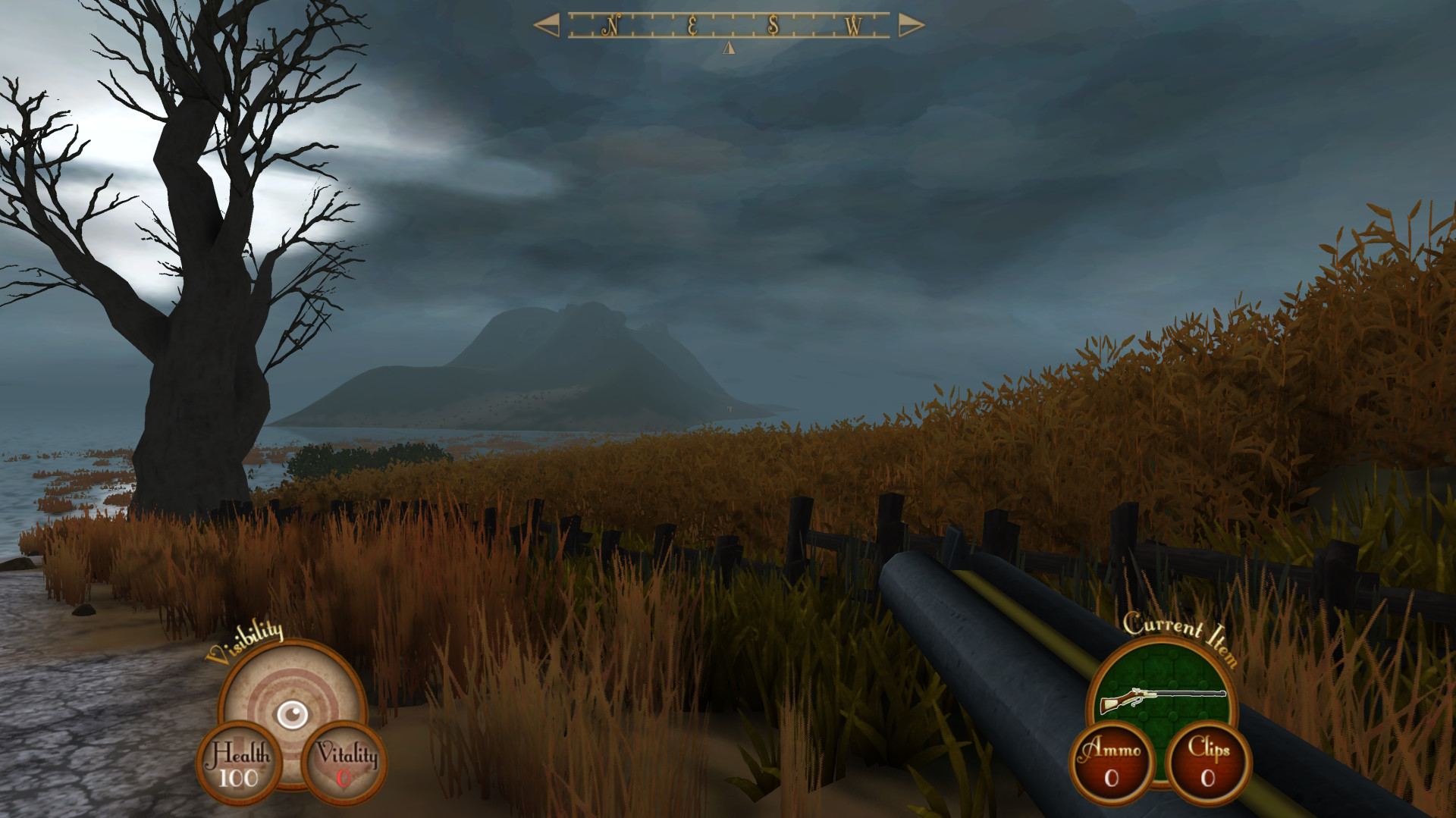Click the Visibility eye indicator

tap(292, 713)
